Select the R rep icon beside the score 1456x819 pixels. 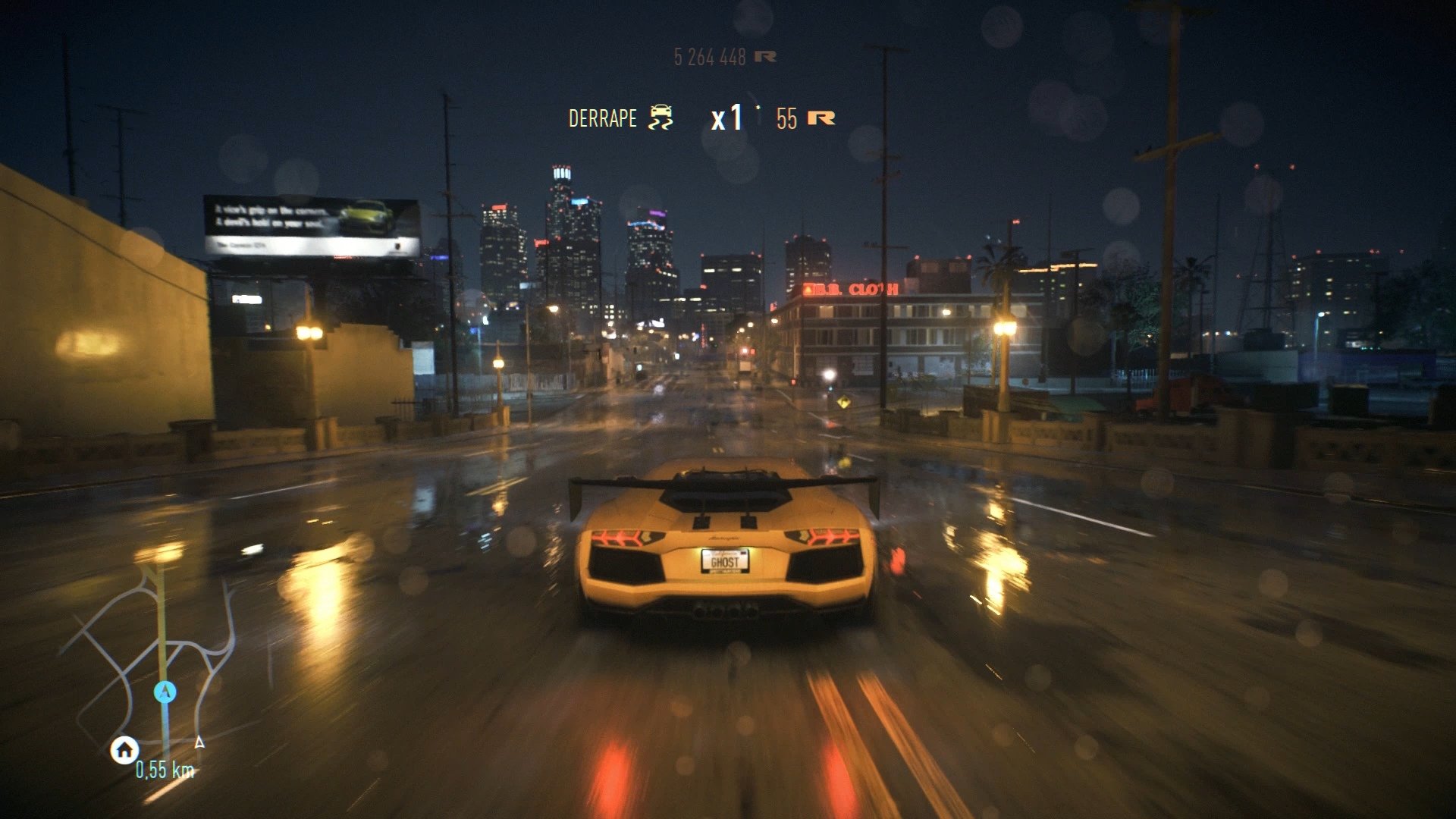[764, 55]
